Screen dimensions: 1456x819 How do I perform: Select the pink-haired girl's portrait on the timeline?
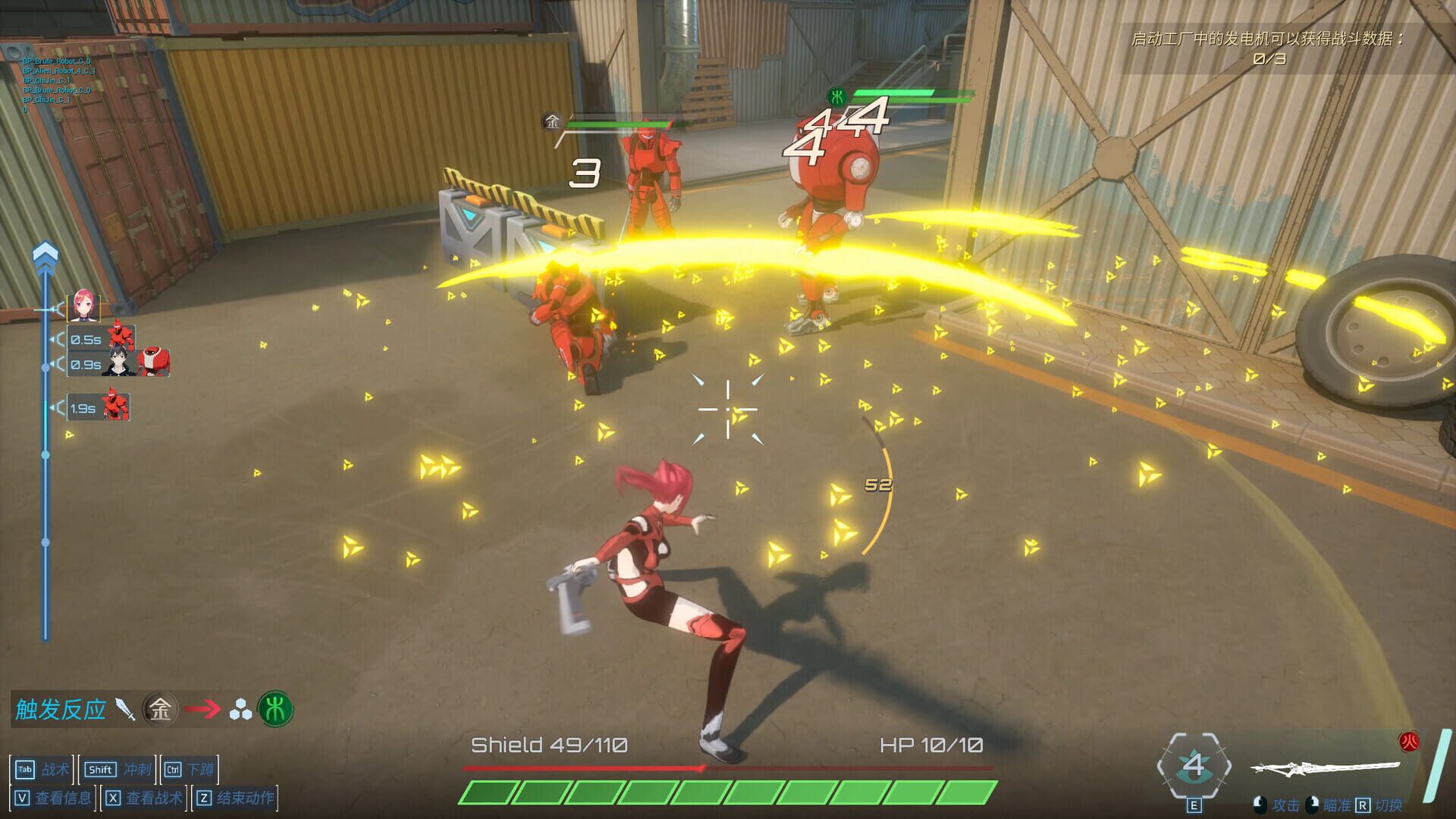coord(83,306)
